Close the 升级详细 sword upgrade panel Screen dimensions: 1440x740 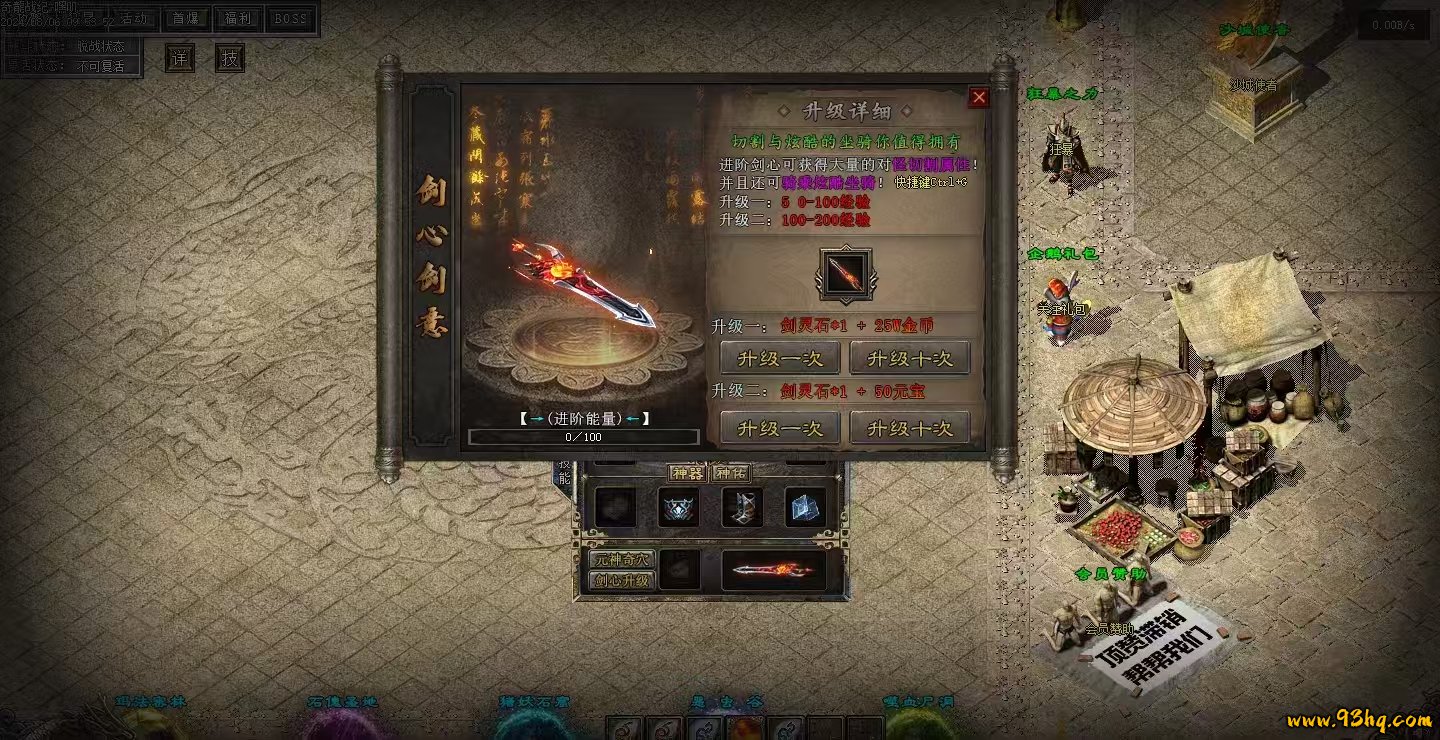coord(979,97)
